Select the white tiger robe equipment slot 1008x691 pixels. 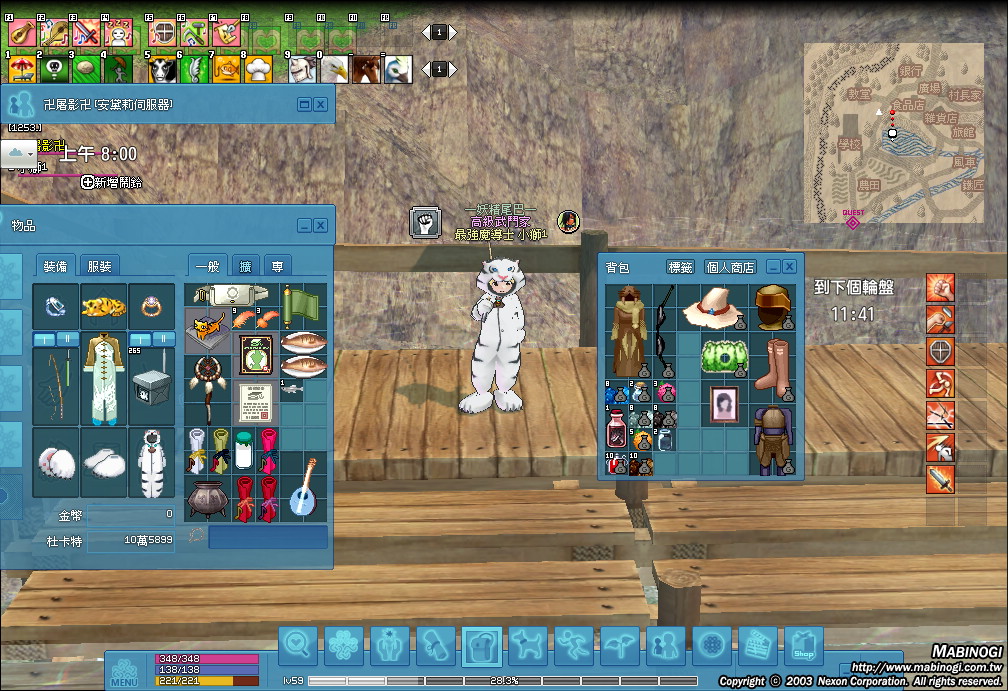coord(152,462)
